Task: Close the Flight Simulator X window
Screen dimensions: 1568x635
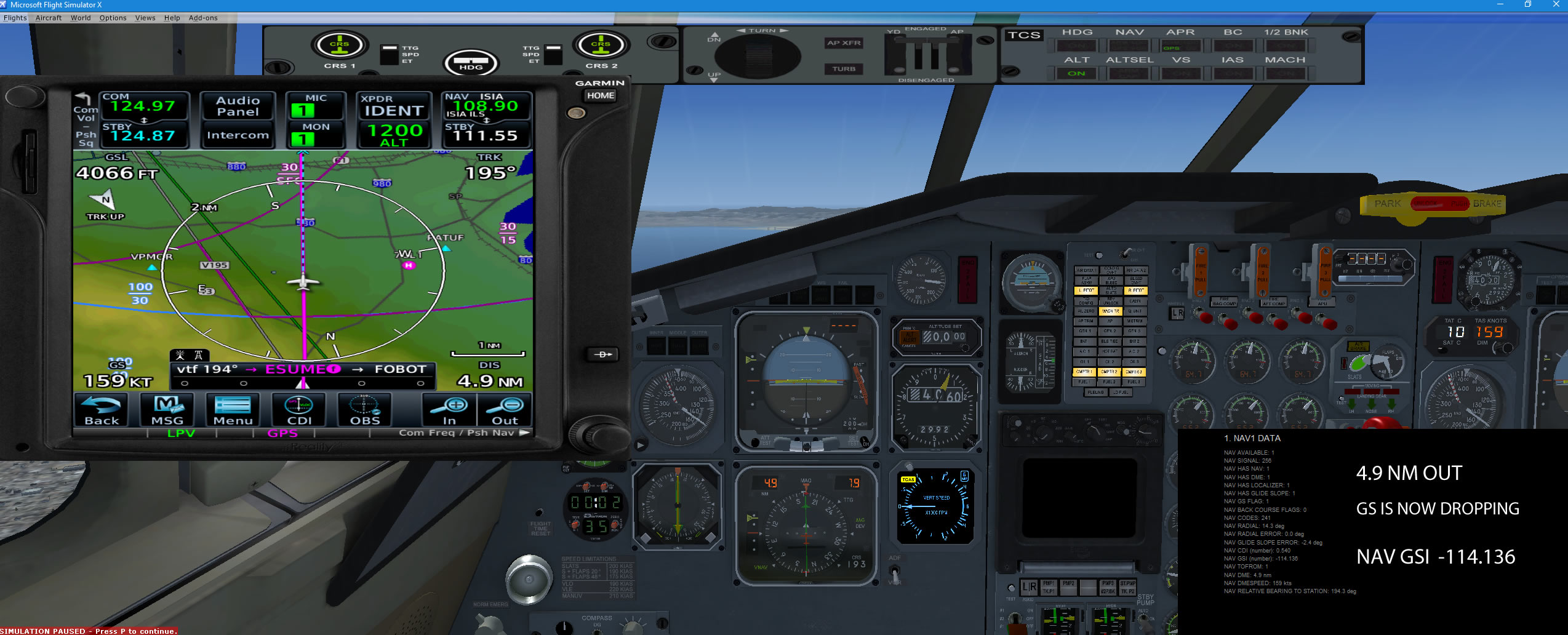Action: click(1556, 4)
